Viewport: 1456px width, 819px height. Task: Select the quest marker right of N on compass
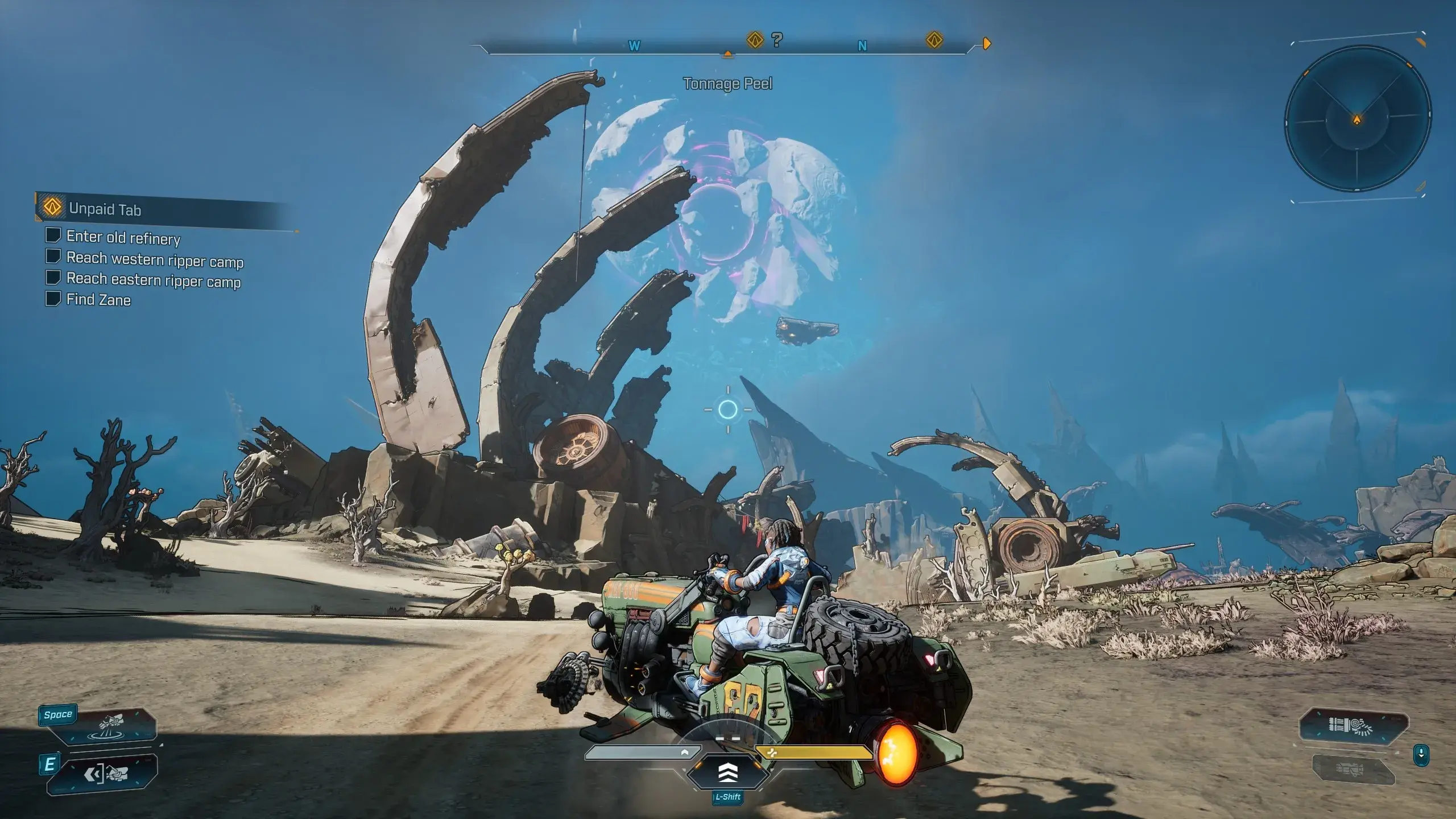934,40
